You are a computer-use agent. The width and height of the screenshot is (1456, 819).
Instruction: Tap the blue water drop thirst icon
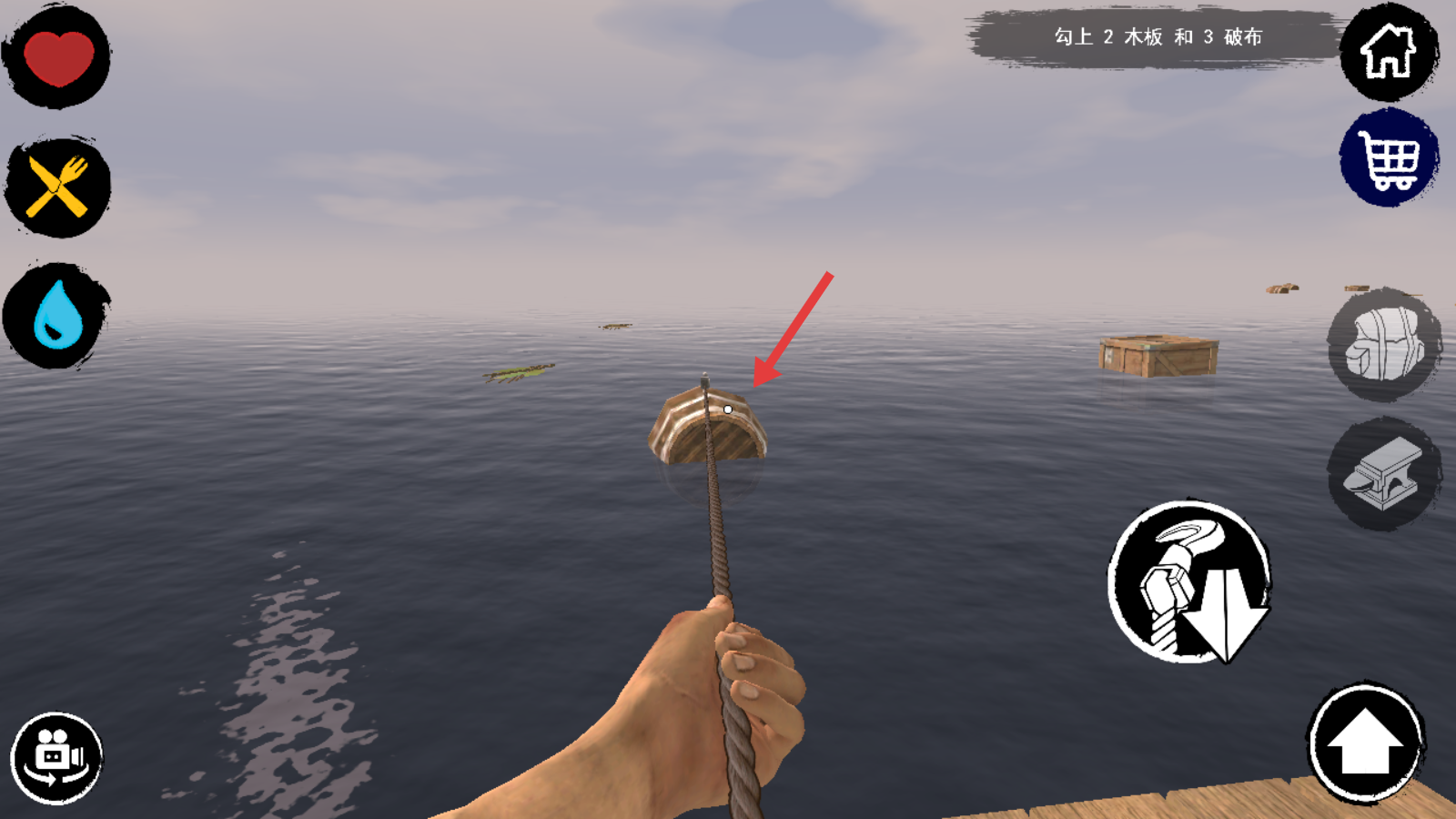[57, 315]
